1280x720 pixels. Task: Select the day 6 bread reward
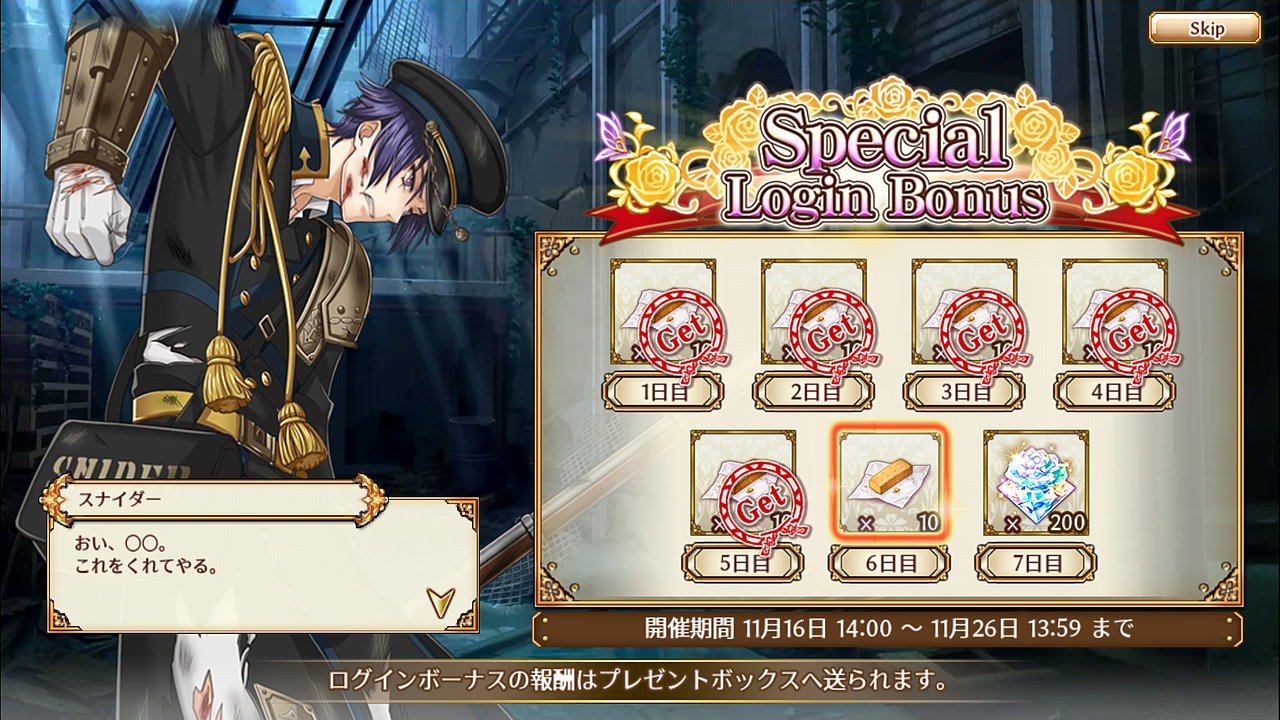point(889,484)
